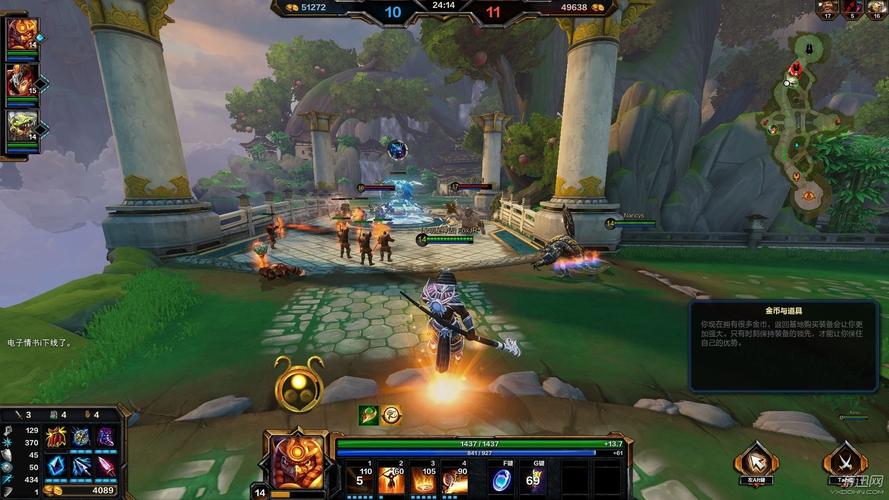889x500 pixels.
Task: Click the pink spearhead item slot
Action: pos(105,465)
